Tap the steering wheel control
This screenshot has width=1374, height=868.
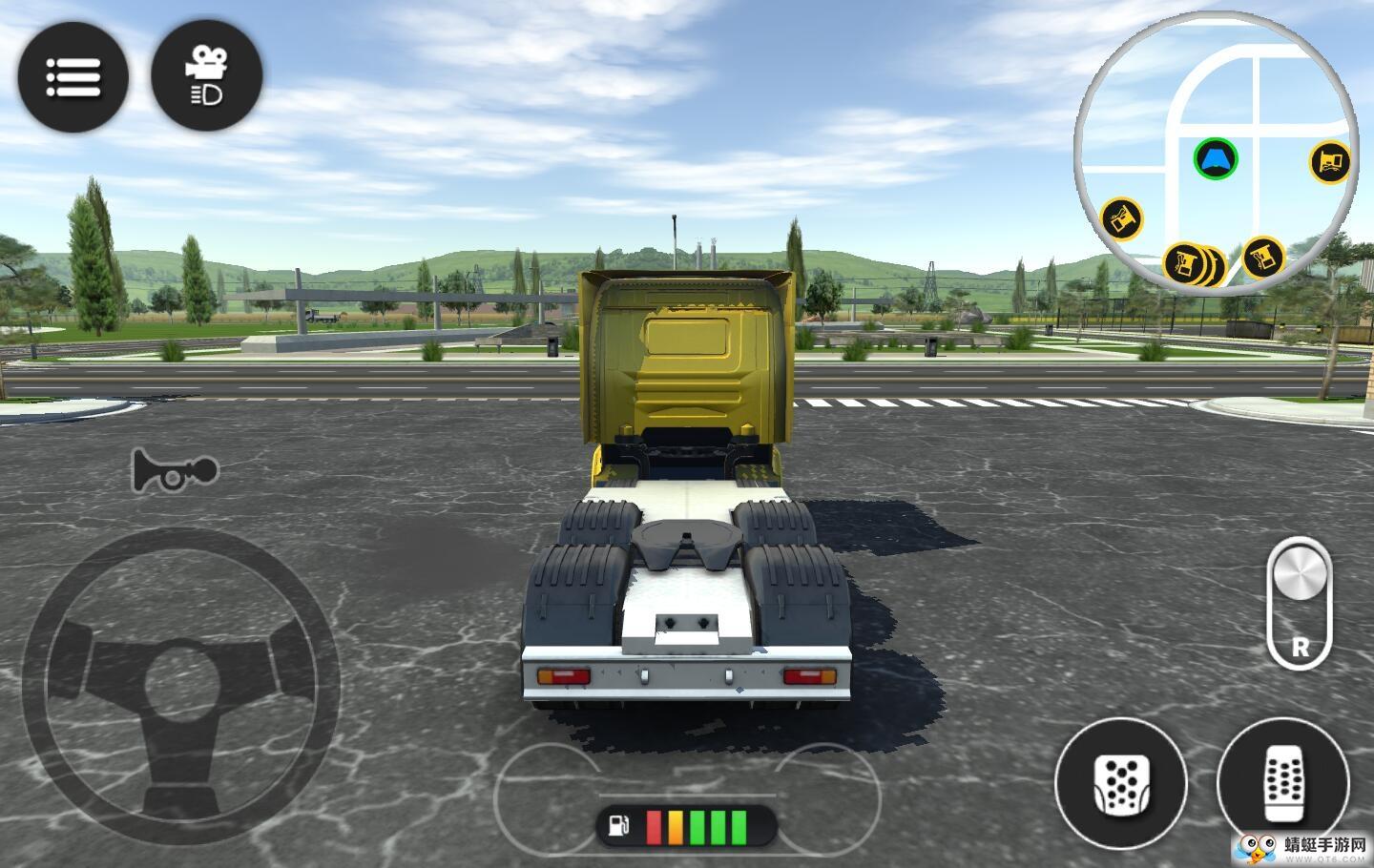(x=181, y=685)
